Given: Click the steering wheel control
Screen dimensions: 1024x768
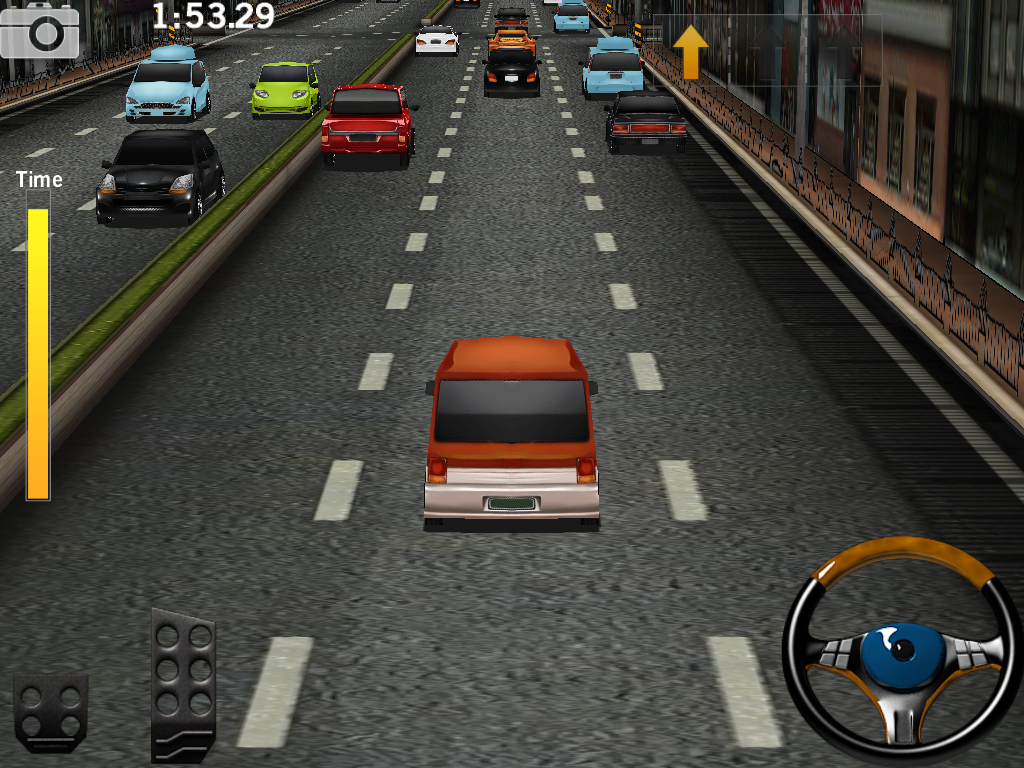Looking at the screenshot, I should (902, 652).
